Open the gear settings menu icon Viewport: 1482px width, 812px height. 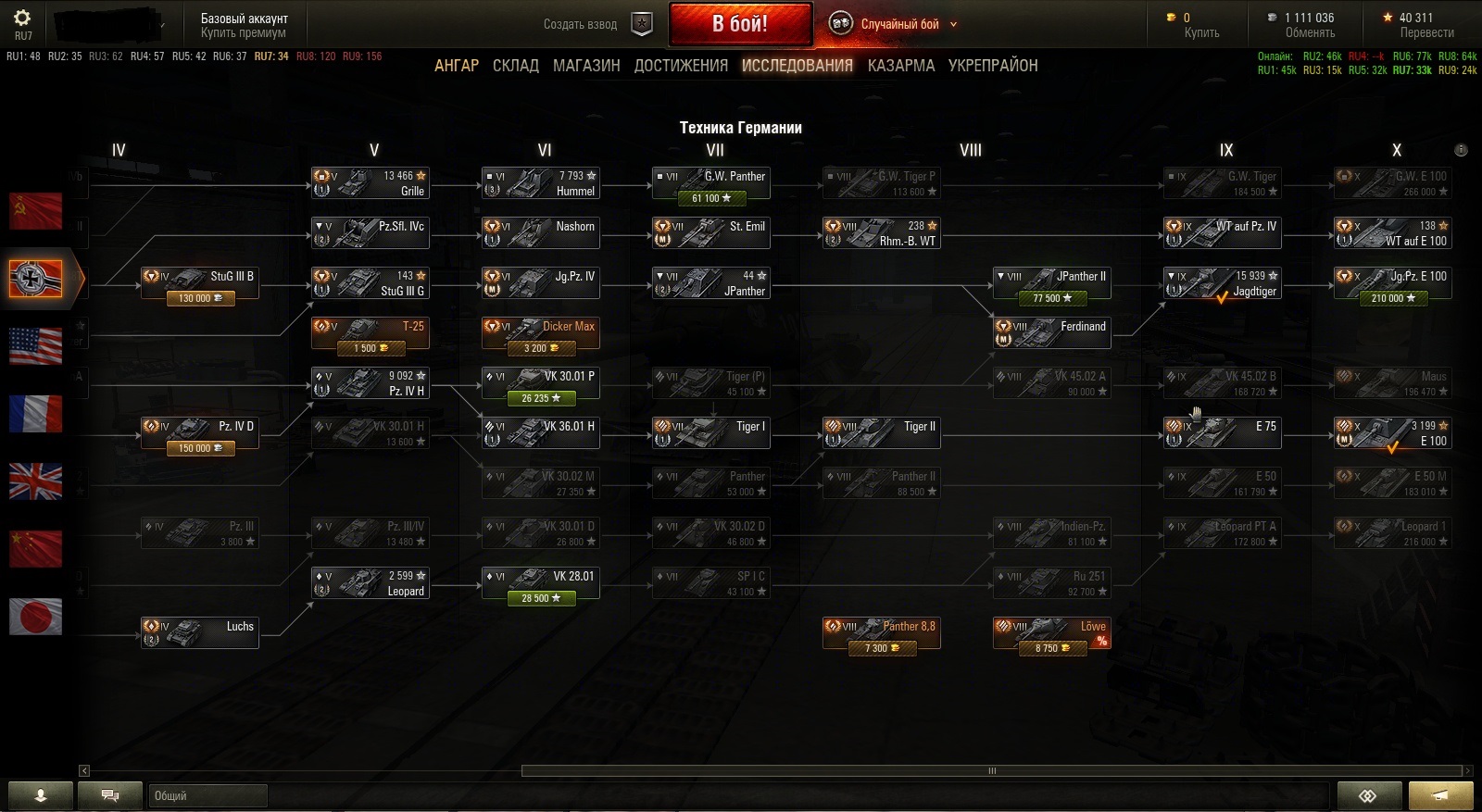point(22,18)
